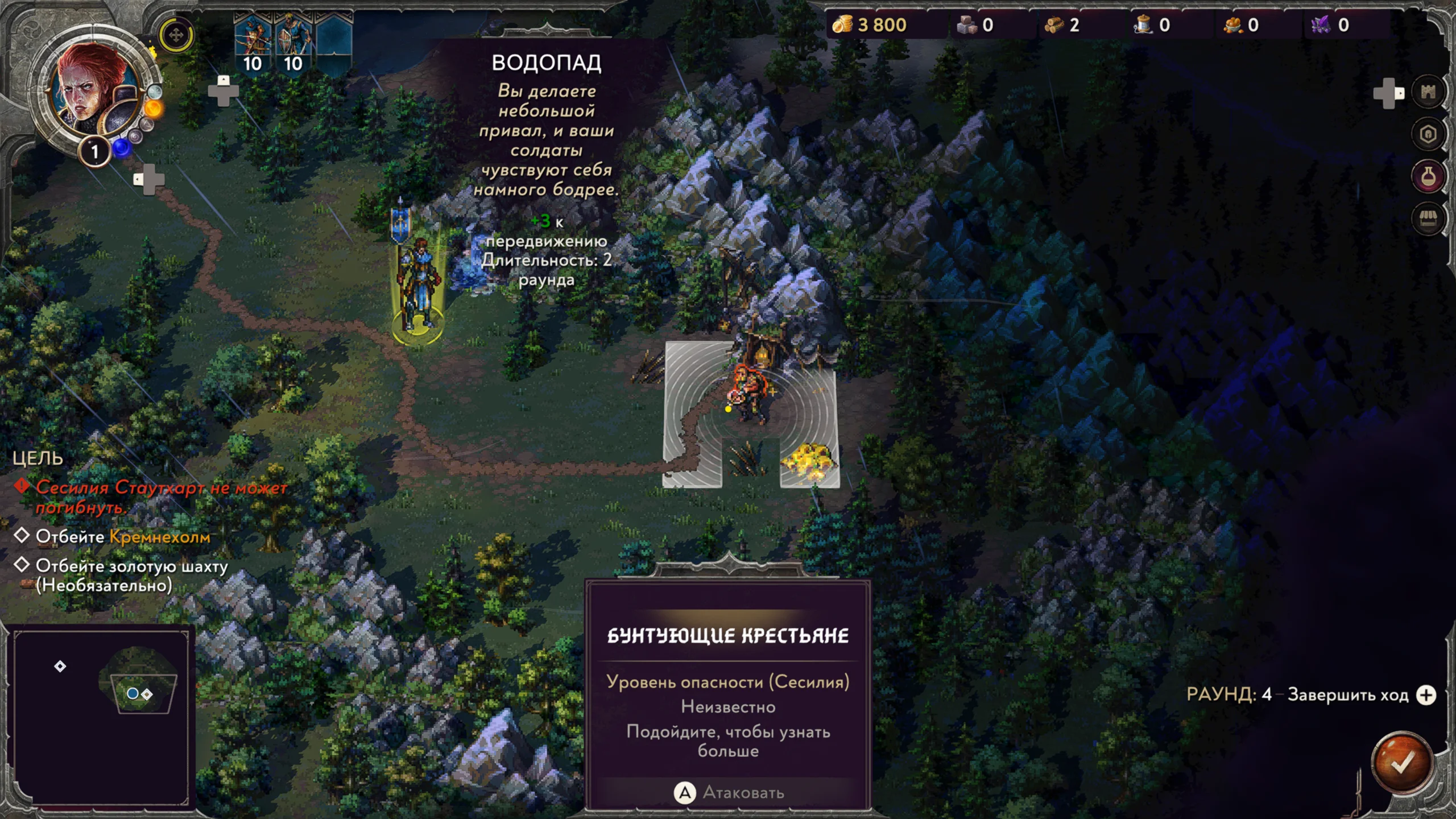Select the "Отбейте Кремнехолм" objective

tap(122, 537)
